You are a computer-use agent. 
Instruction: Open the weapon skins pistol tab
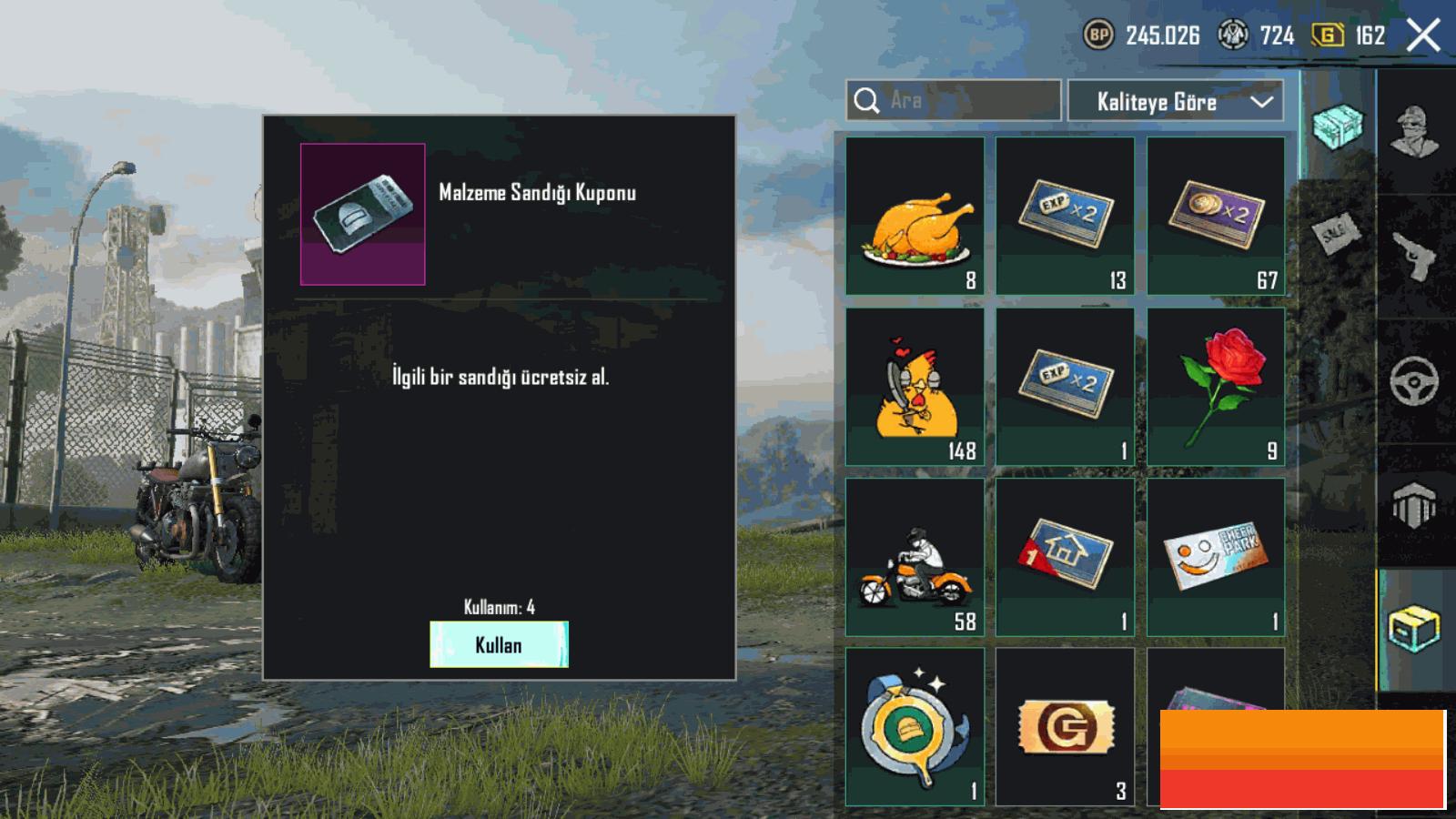point(1415,257)
